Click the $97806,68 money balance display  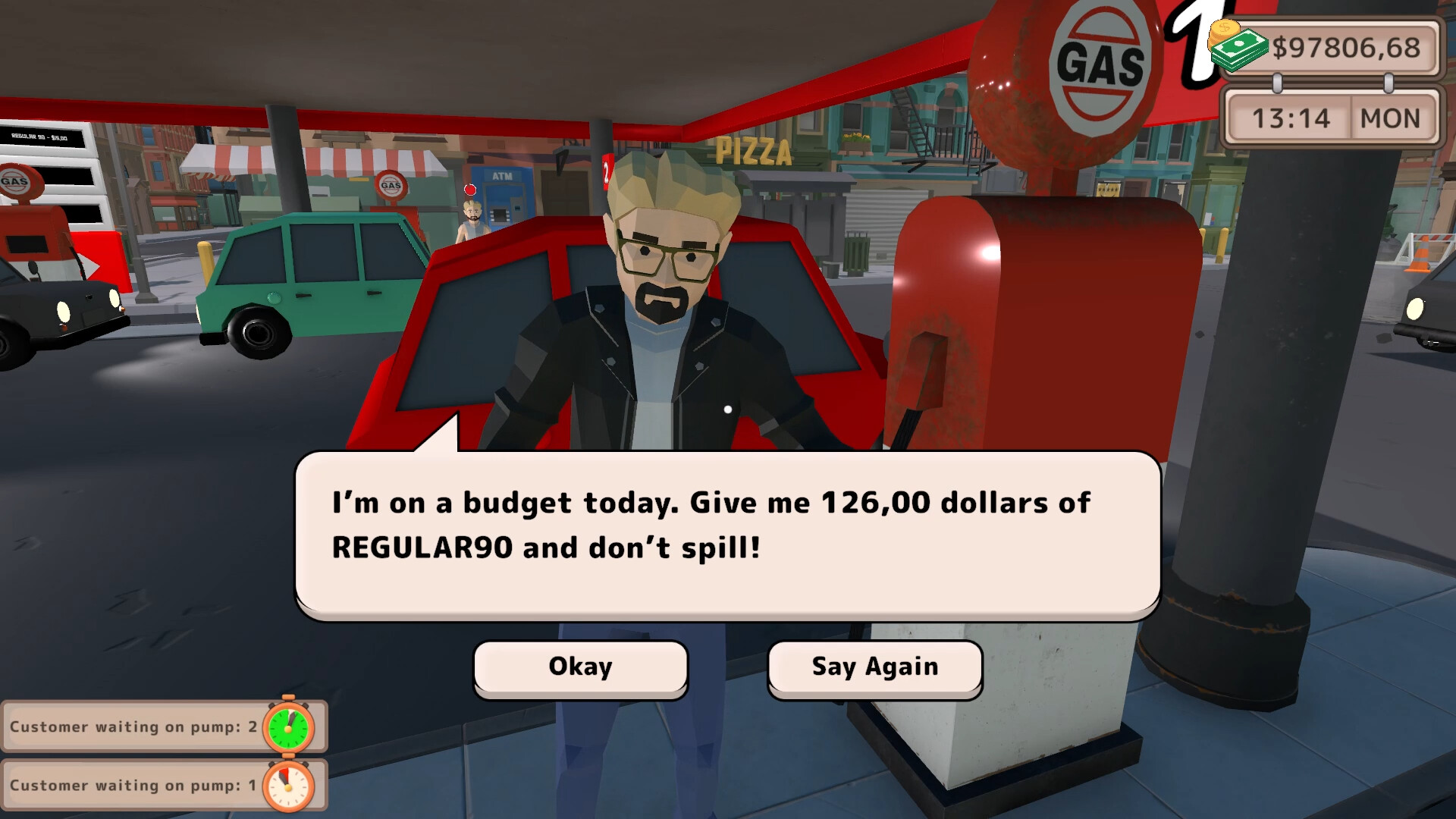1348,47
